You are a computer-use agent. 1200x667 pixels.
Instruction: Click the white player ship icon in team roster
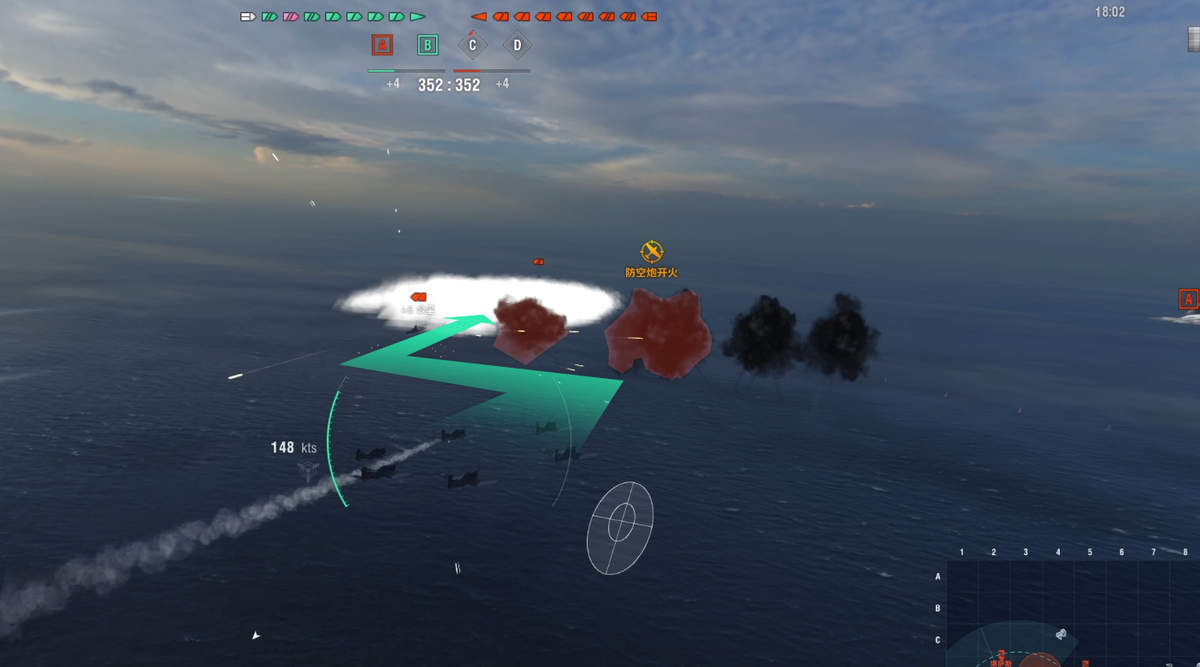coord(248,16)
